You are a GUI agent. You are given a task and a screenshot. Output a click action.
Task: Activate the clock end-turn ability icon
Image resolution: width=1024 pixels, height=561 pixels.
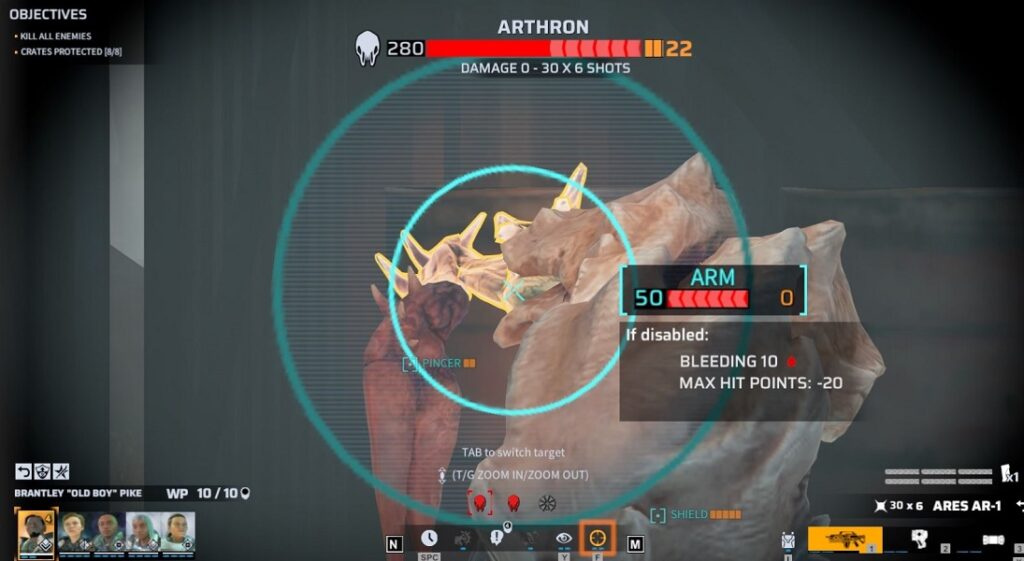pos(429,538)
